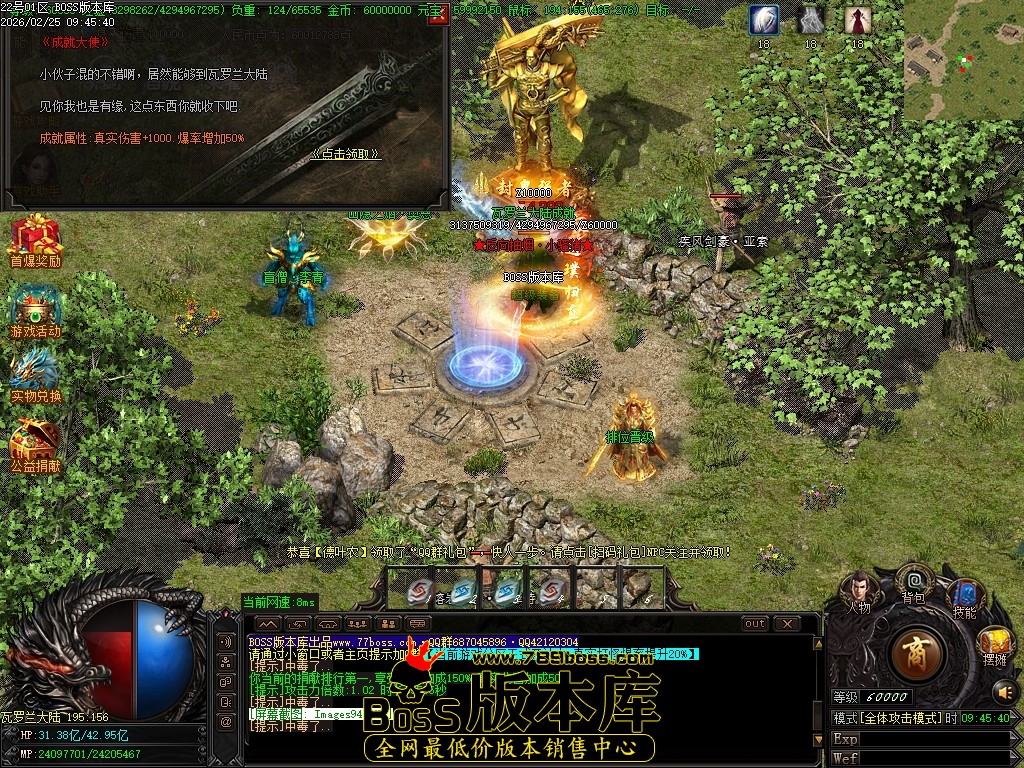
Task: Toggle sound with the speaker button
Action: pos(1003,691)
